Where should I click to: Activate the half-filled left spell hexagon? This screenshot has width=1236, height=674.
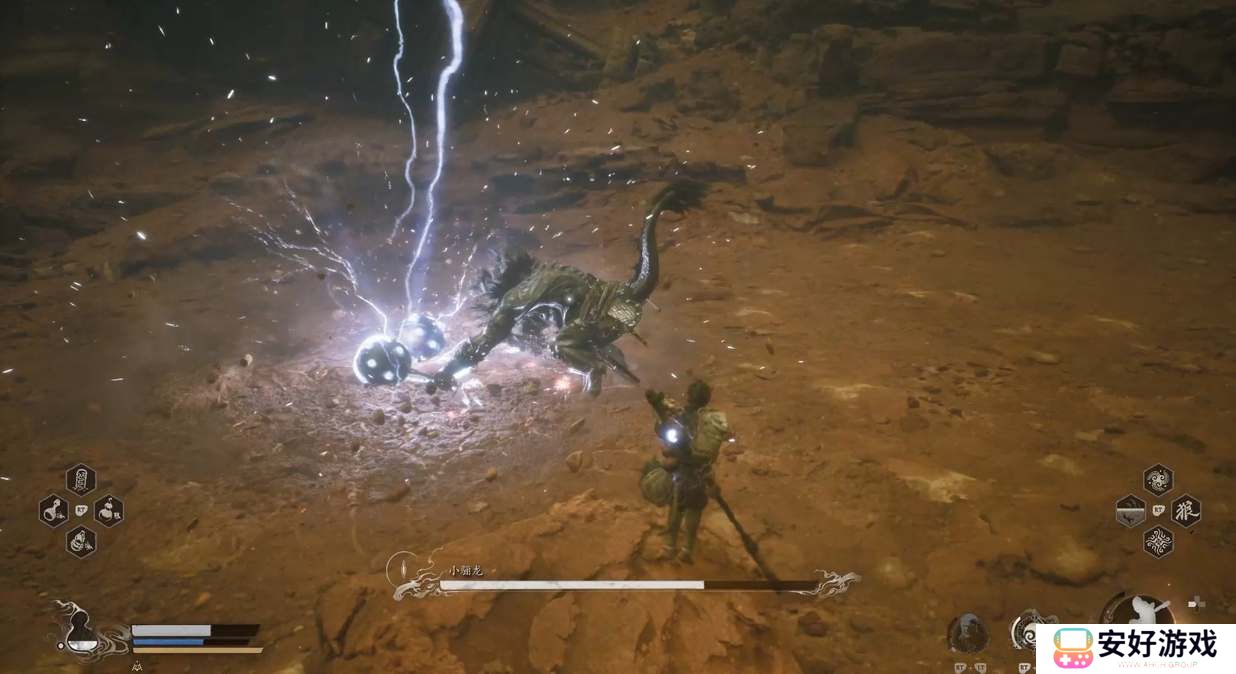coord(1130,511)
